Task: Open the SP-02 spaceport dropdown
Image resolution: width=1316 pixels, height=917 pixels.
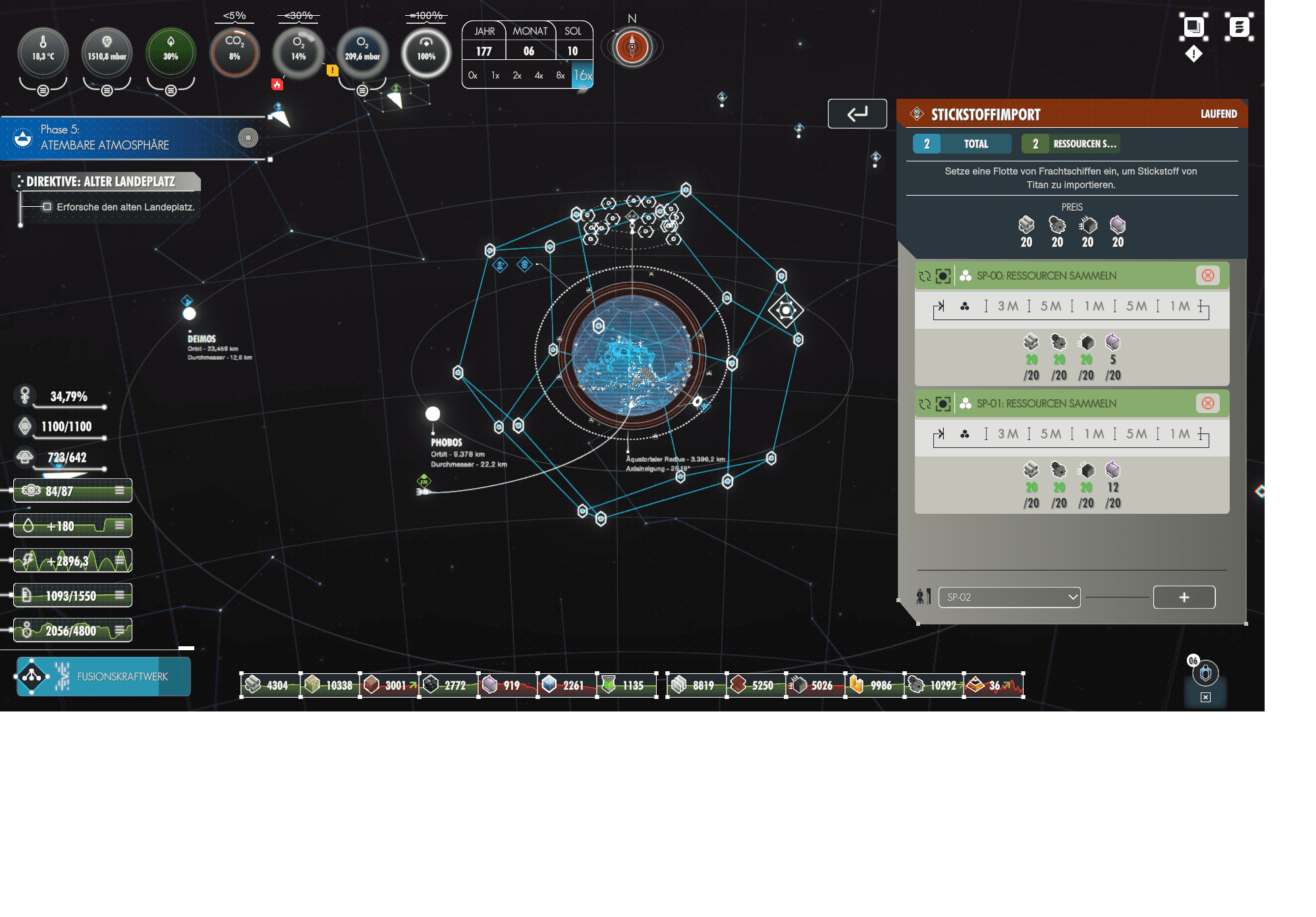Action: click(x=1009, y=597)
